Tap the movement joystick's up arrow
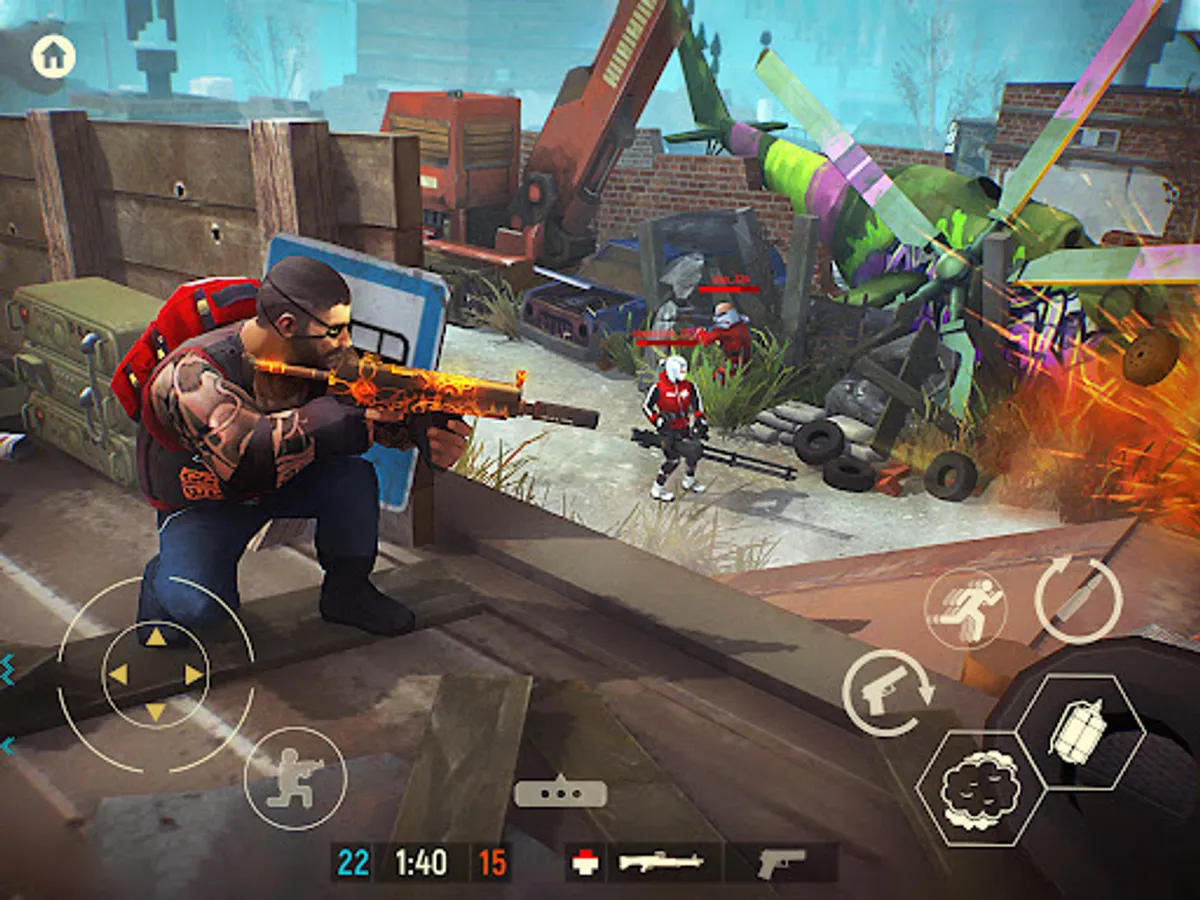Screen dimensions: 1200x900 tap(155, 638)
